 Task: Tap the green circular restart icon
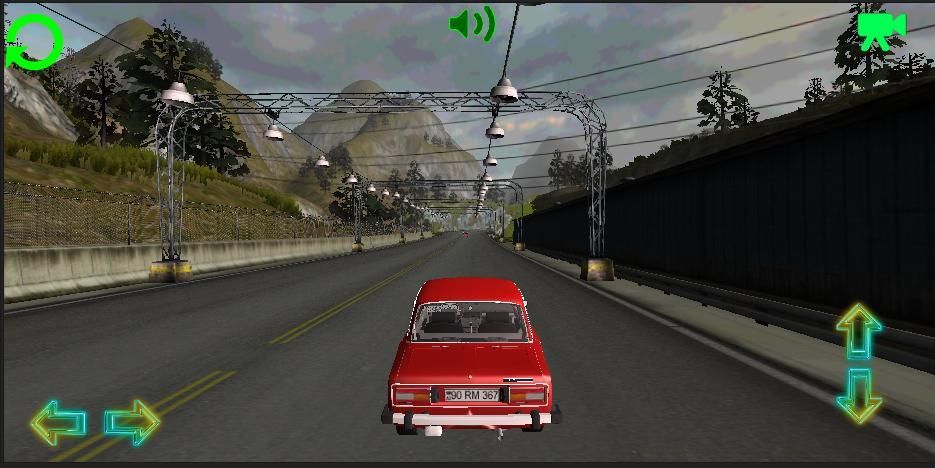36,43
